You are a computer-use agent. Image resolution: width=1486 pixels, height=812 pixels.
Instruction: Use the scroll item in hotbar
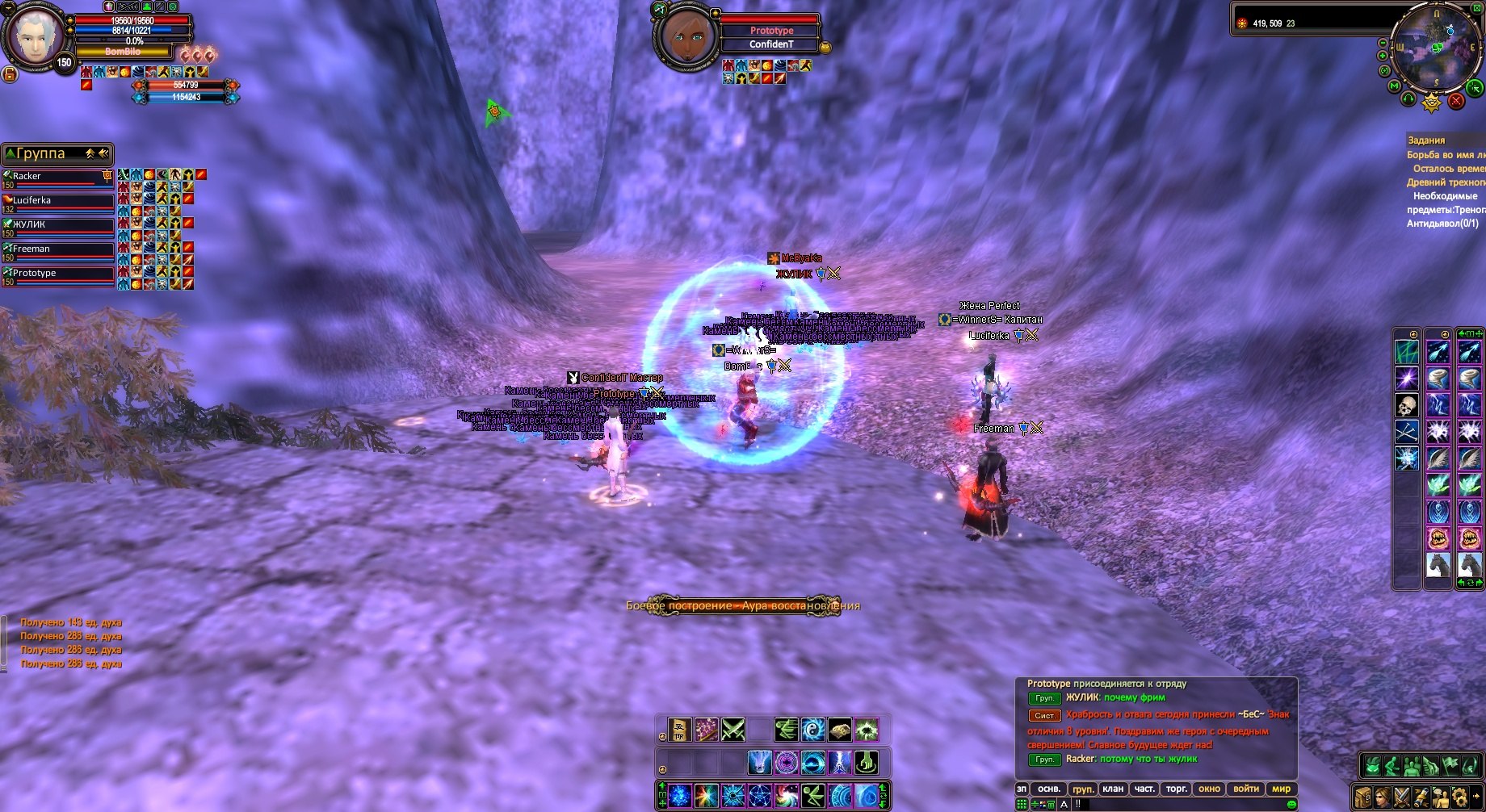(680, 730)
